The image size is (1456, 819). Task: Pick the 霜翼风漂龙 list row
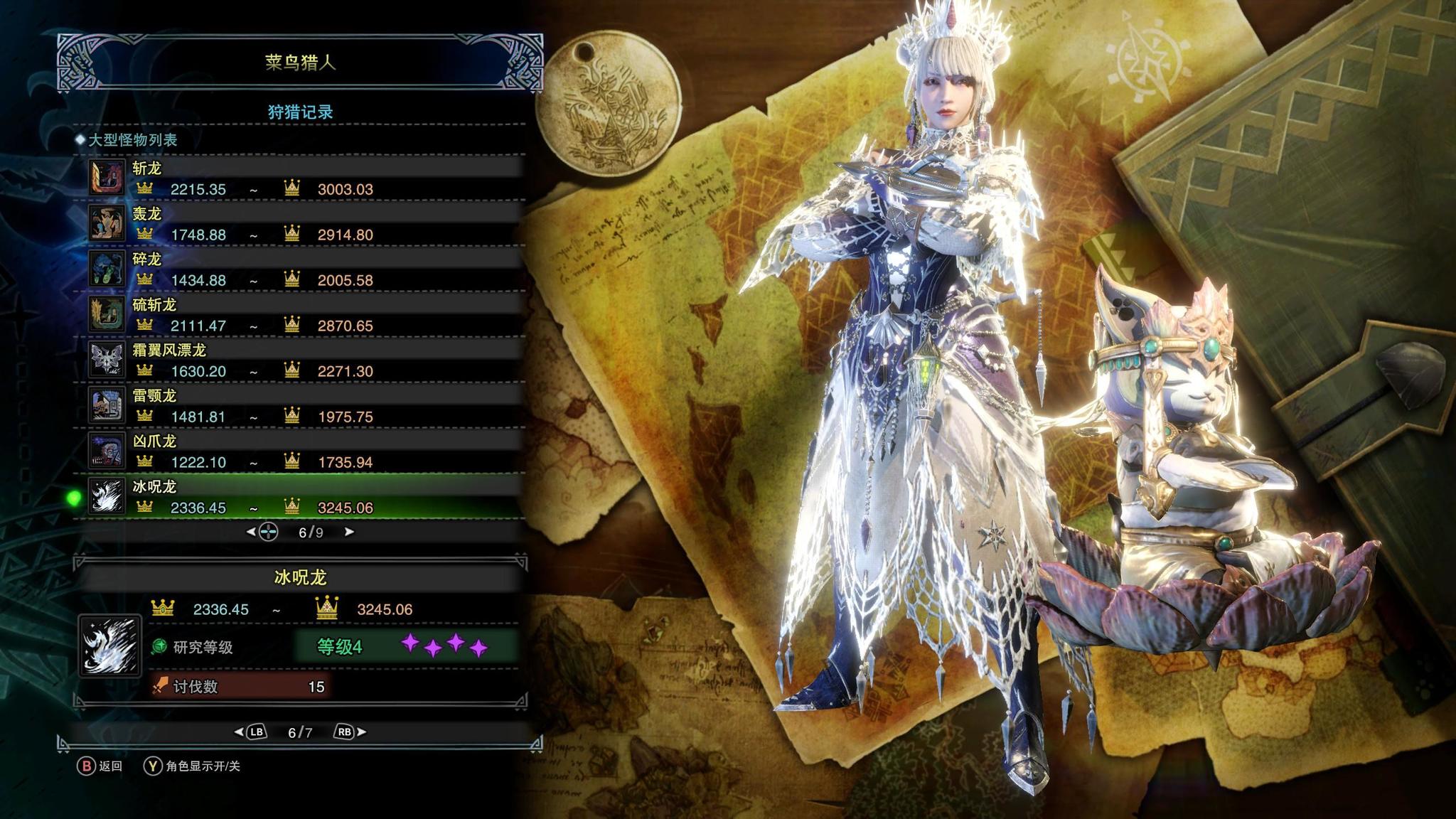[306, 360]
